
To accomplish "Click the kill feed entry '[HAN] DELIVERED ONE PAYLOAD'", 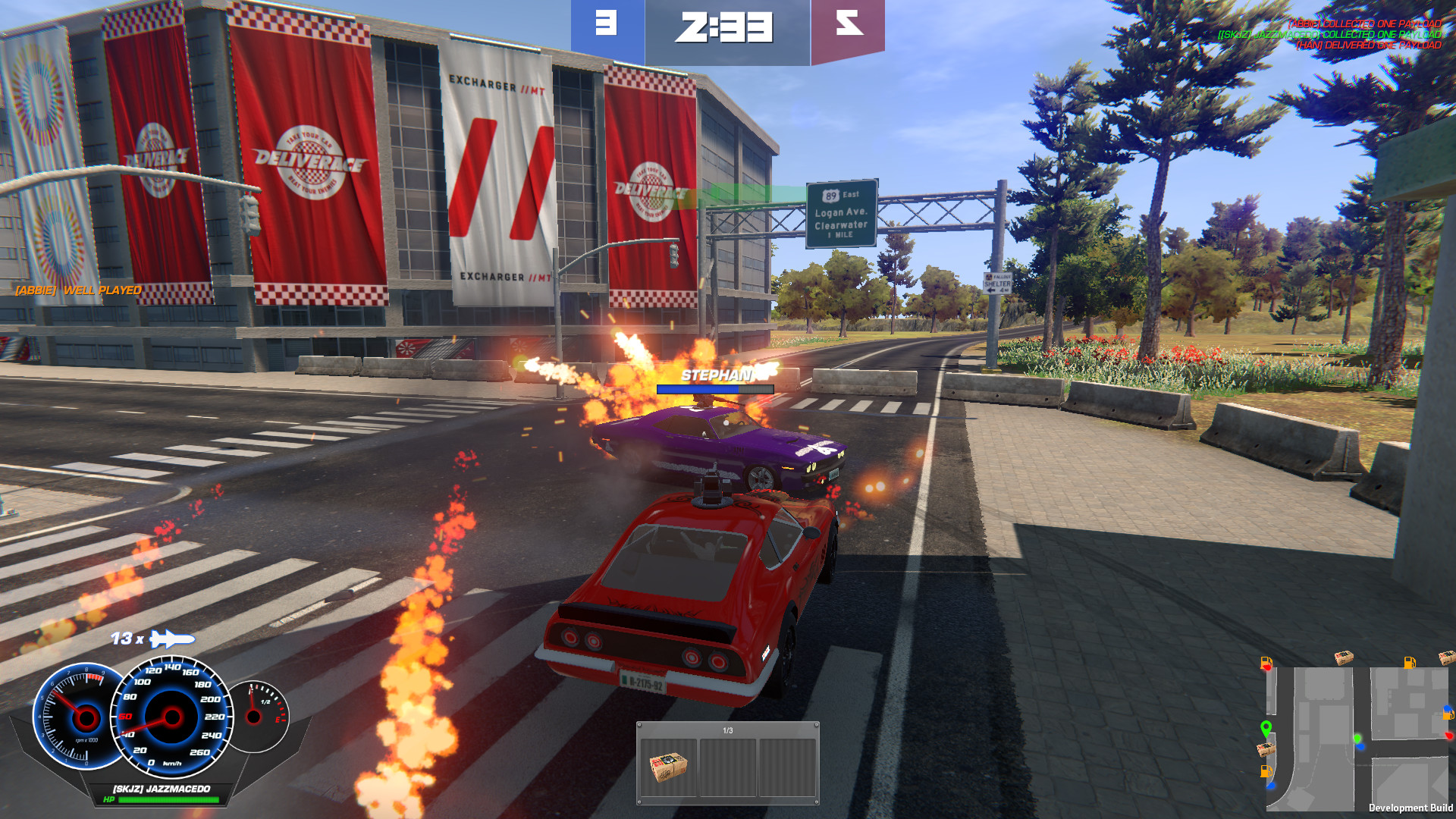I will tap(1369, 45).
